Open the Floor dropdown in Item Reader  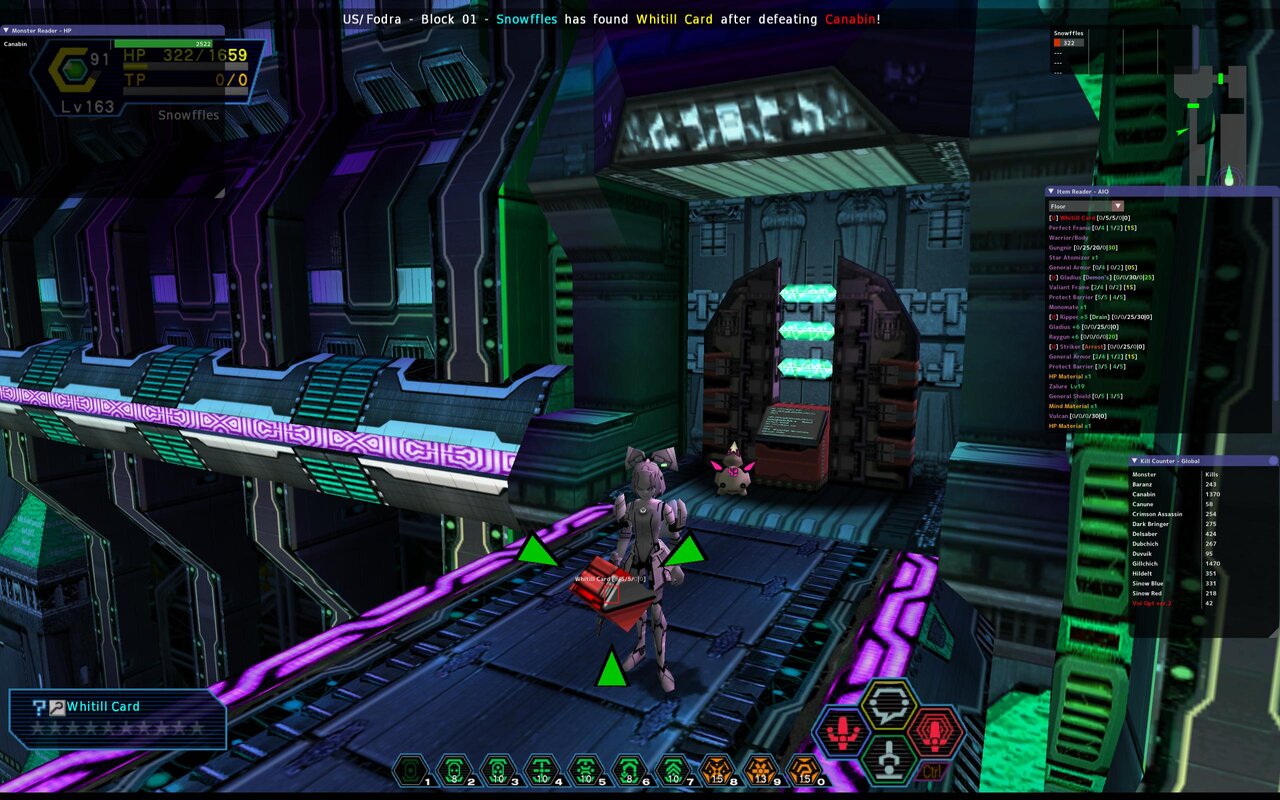point(1117,206)
